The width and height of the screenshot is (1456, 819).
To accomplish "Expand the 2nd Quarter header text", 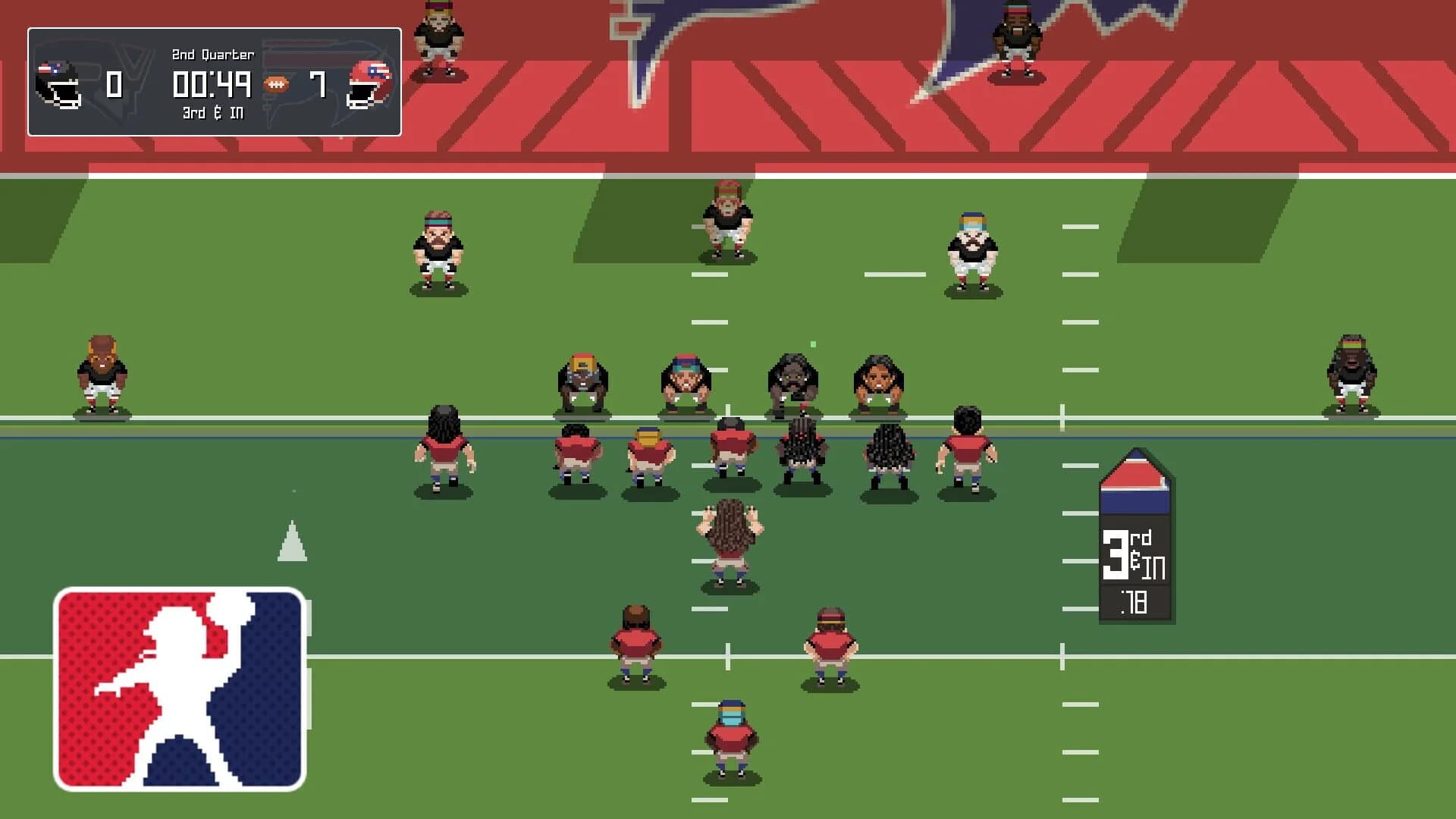I will (x=212, y=55).
